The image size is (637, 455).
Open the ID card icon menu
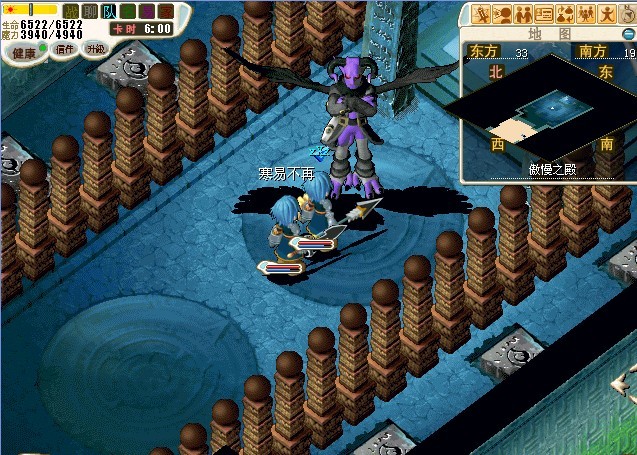coord(544,14)
